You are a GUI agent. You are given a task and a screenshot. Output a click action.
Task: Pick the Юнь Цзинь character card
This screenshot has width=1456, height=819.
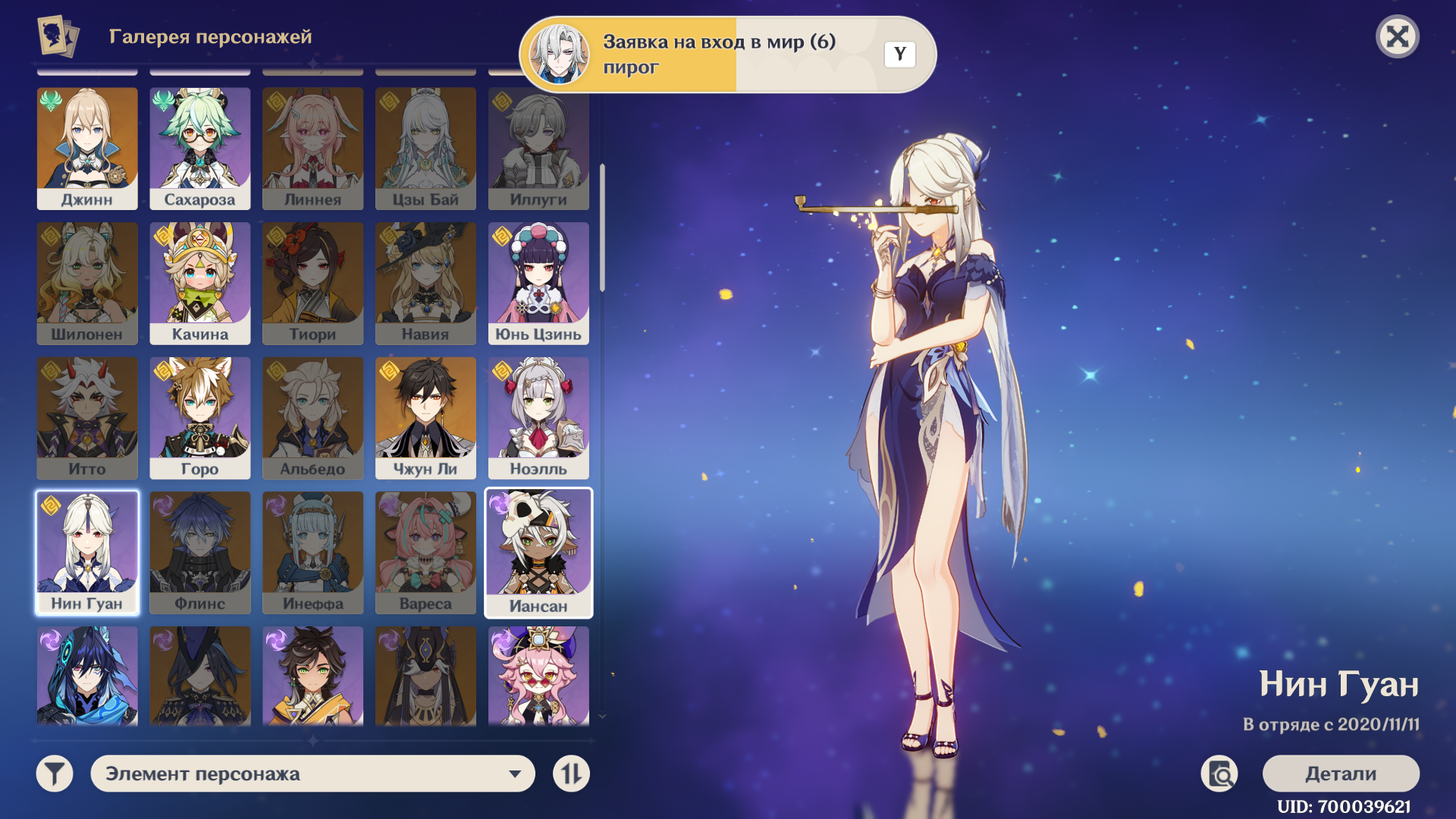(538, 283)
